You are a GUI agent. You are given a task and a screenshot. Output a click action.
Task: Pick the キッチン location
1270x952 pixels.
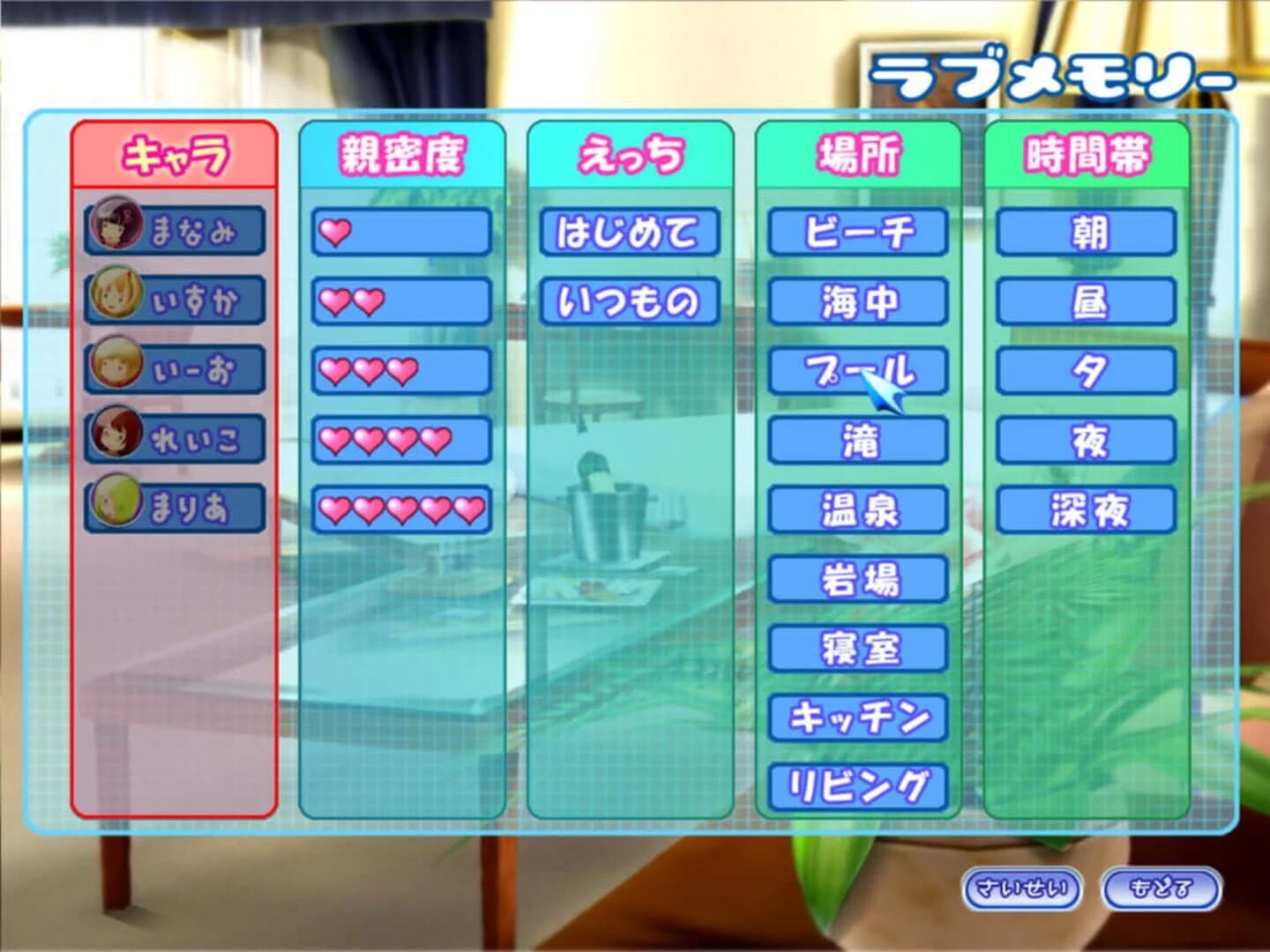pos(860,714)
